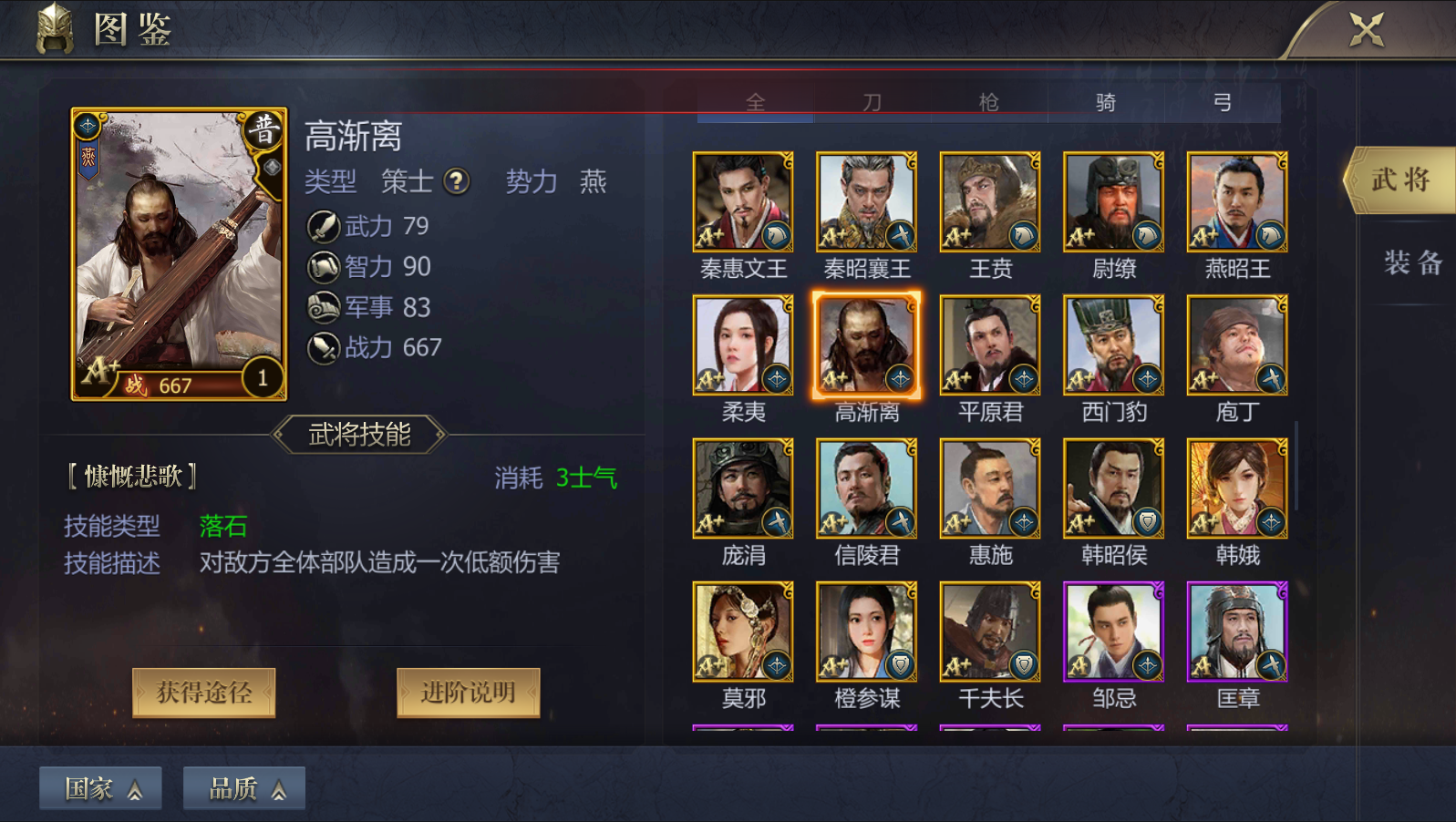Click the 智力 scroll attribute icon
This screenshot has width=1456, height=822.
click(x=322, y=266)
